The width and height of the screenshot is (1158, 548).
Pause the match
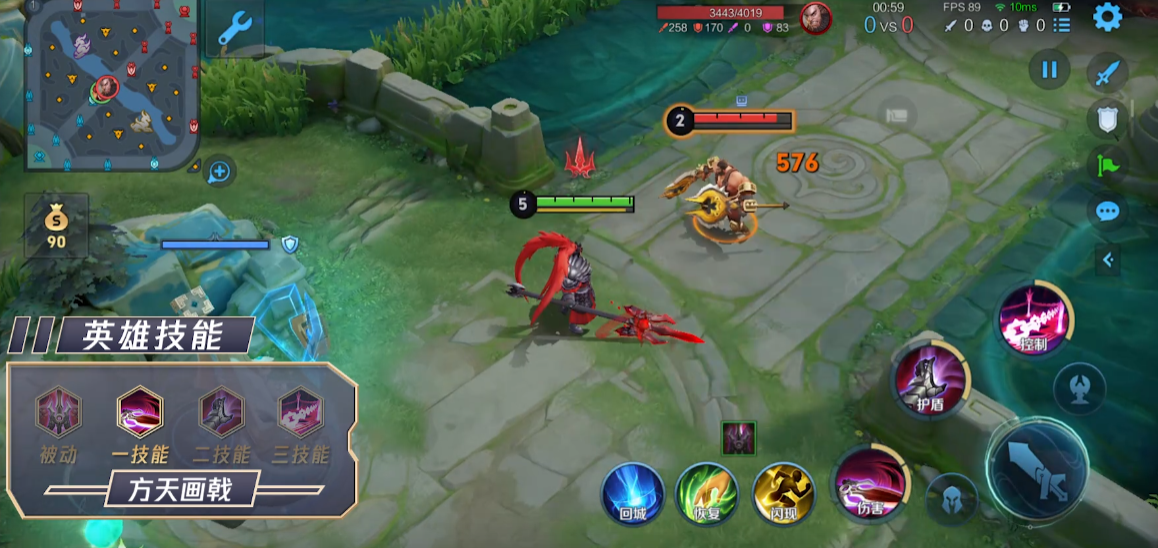click(x=1049, y=70)
